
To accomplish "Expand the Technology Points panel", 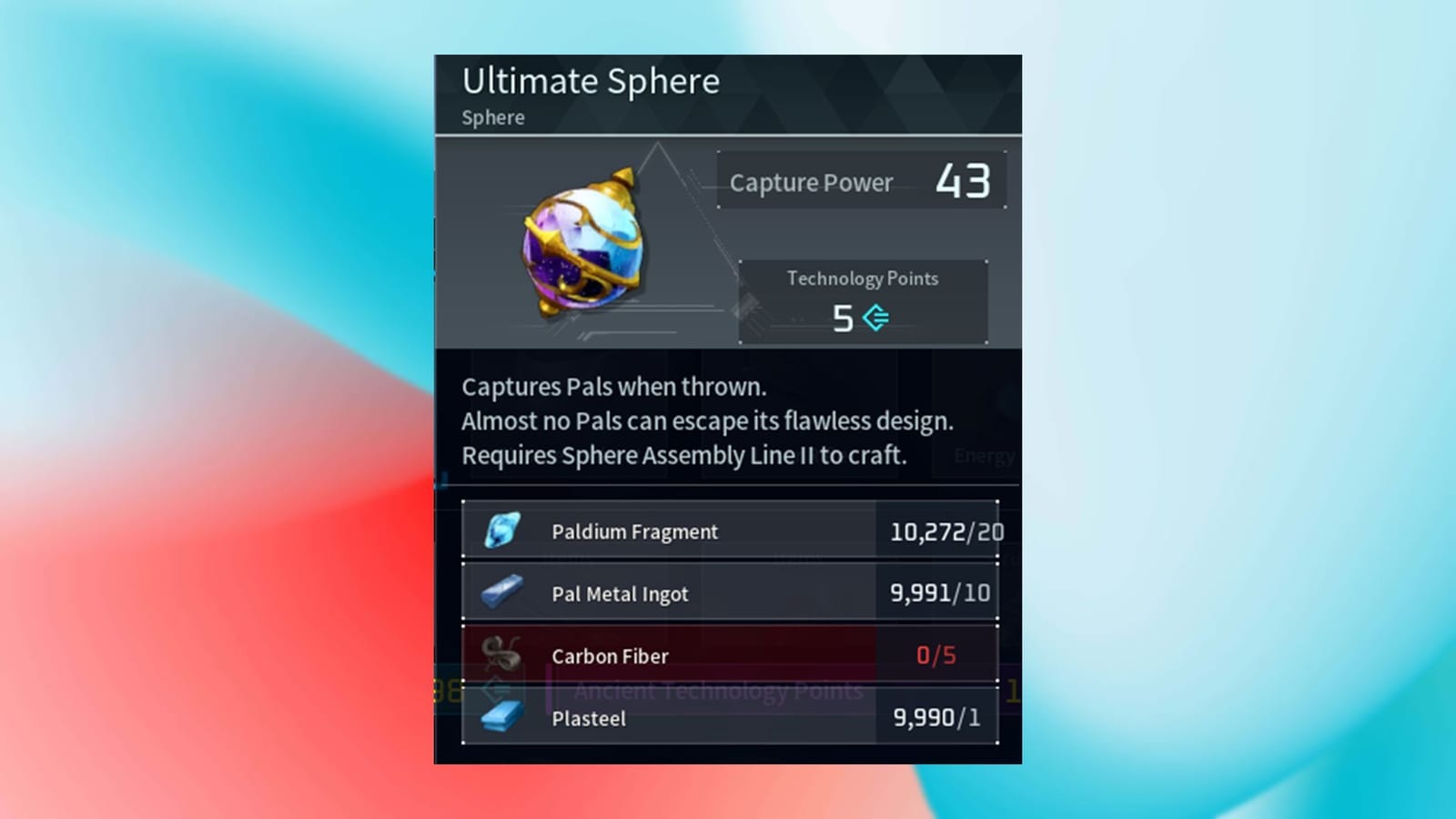I will 863,300.
